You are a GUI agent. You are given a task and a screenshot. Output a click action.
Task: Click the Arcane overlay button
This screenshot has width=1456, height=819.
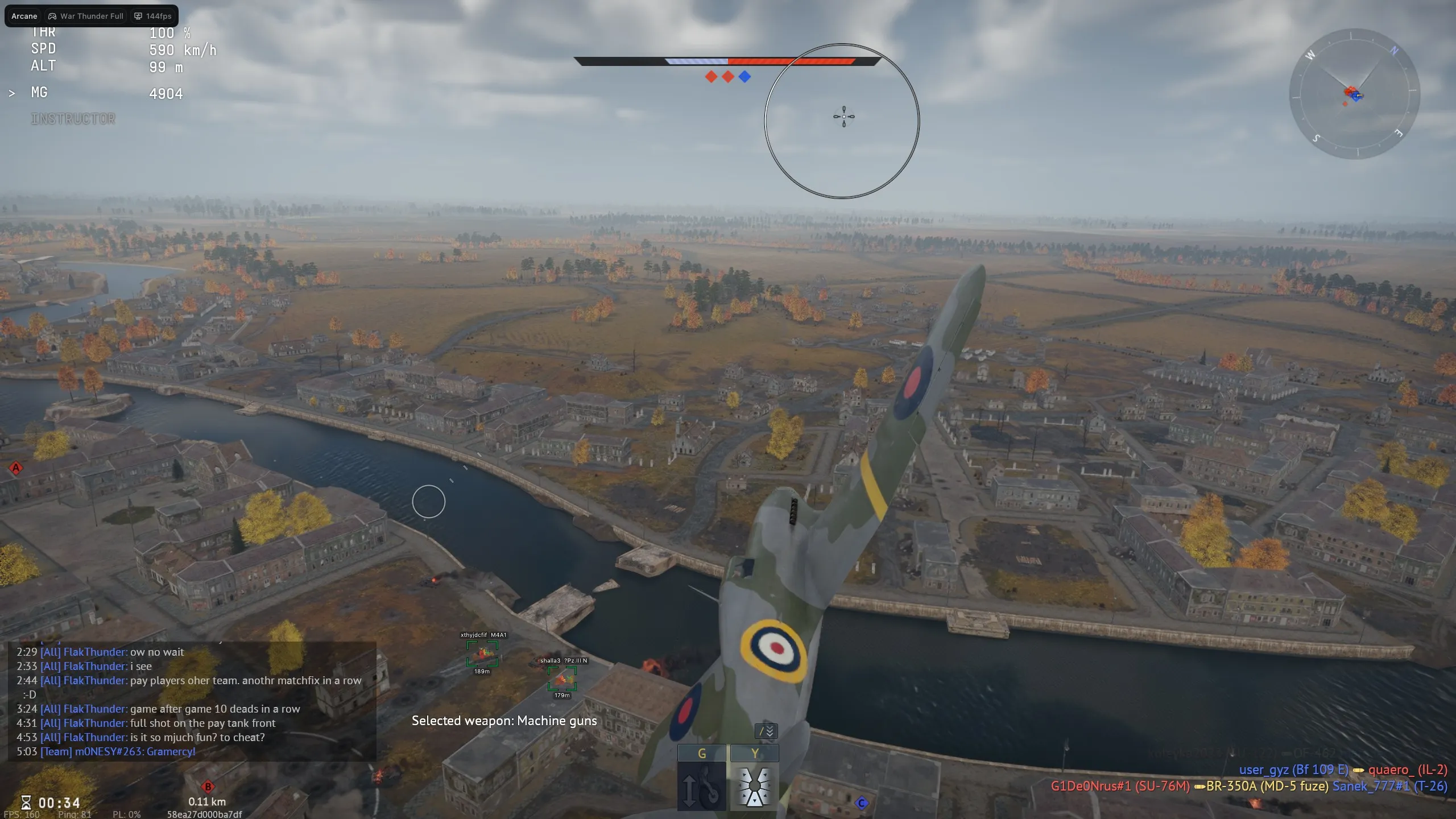coord(24,16)
